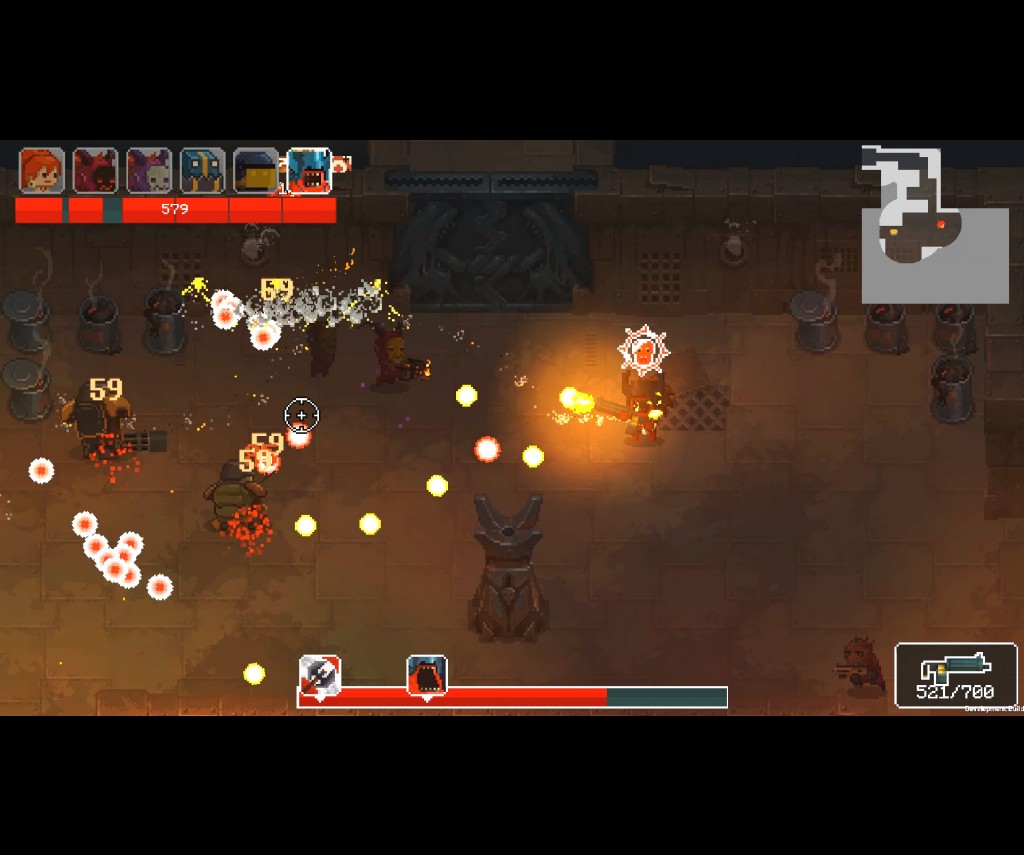Click the highlighted blue toothy monster portrait

tap(310, 171)
